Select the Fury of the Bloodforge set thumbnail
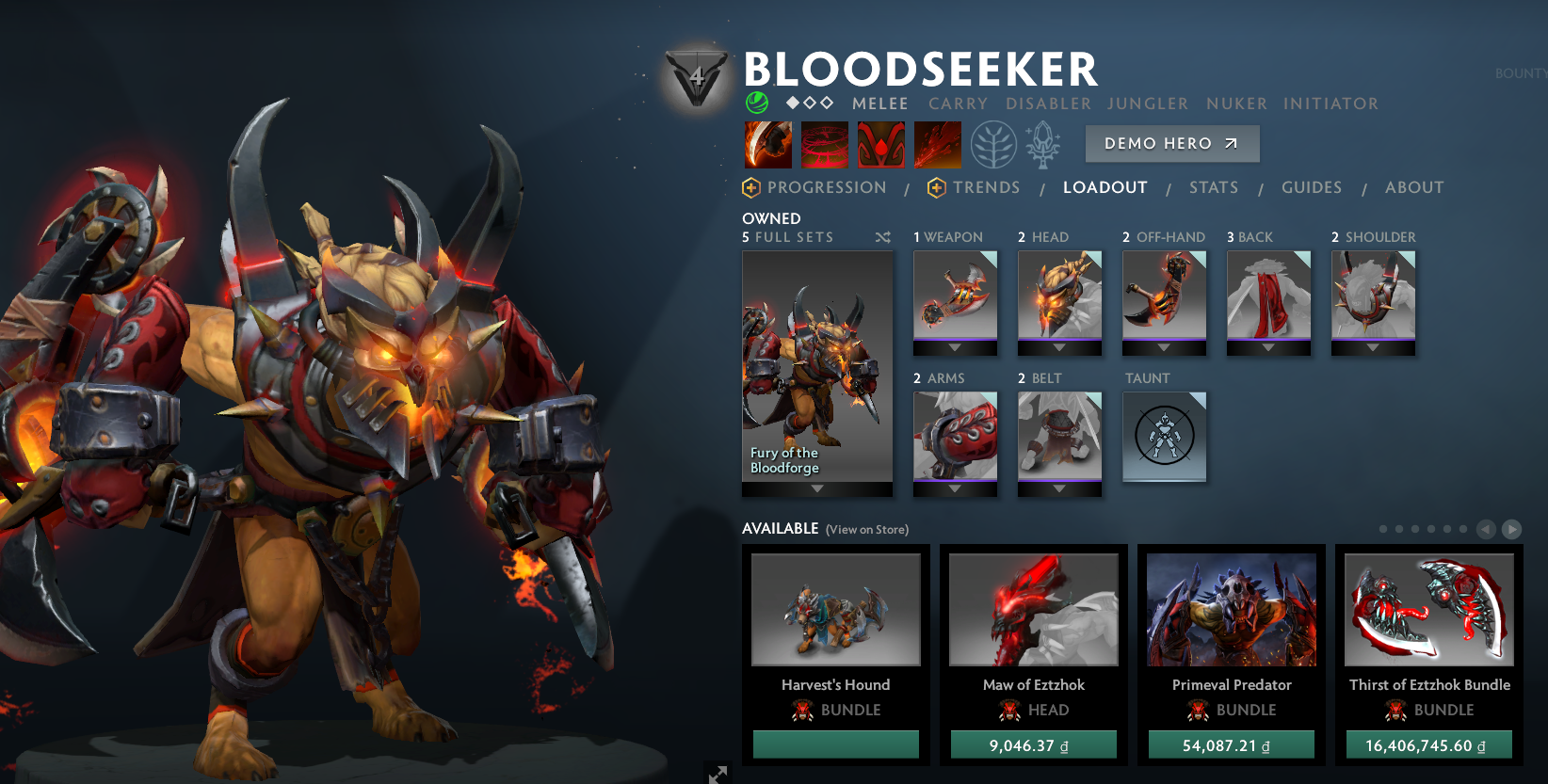Screen dimensions: 1548x784 click(815, 373)
